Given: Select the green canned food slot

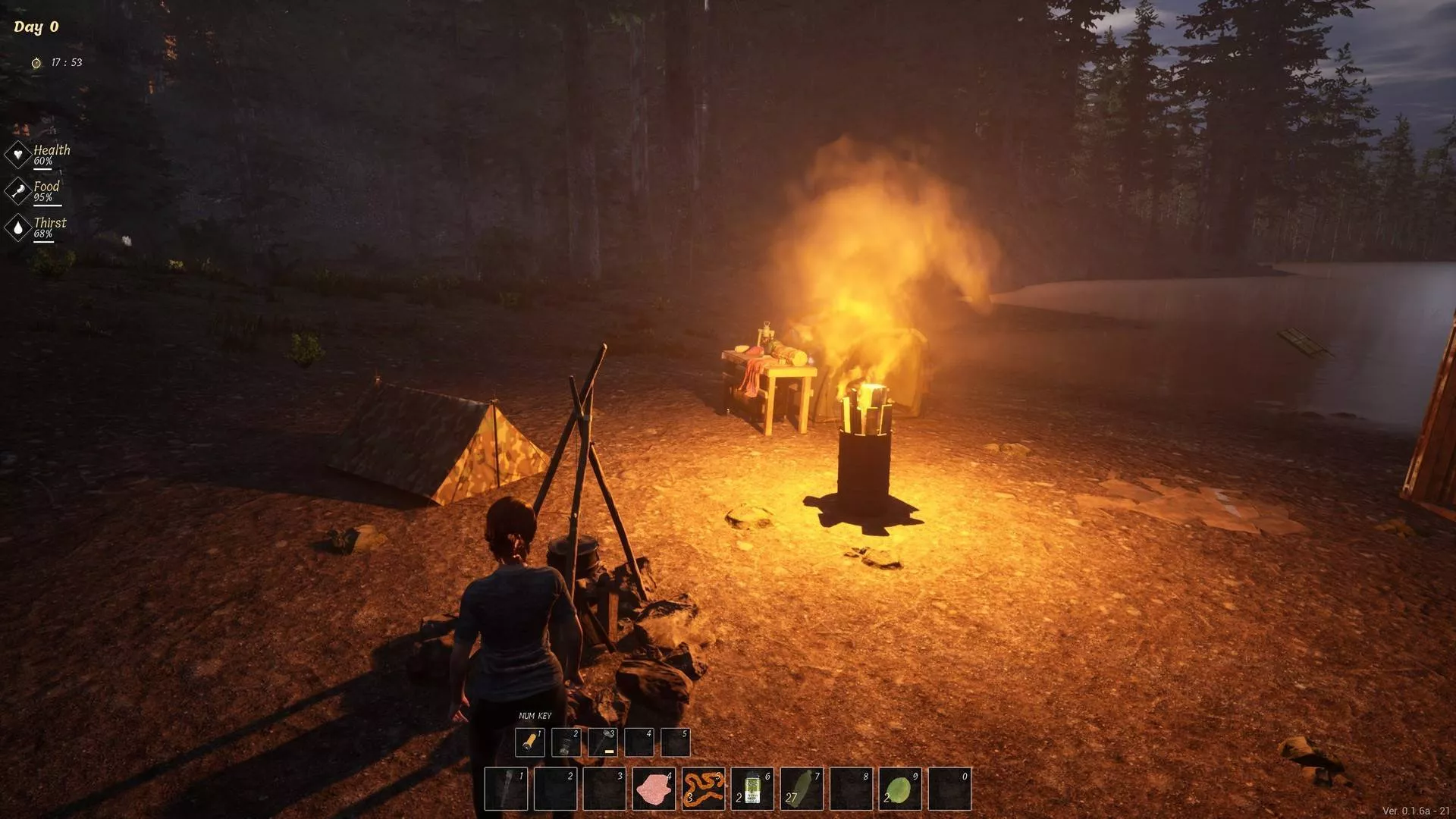Looking at the screenshot, I should [752, 789].
